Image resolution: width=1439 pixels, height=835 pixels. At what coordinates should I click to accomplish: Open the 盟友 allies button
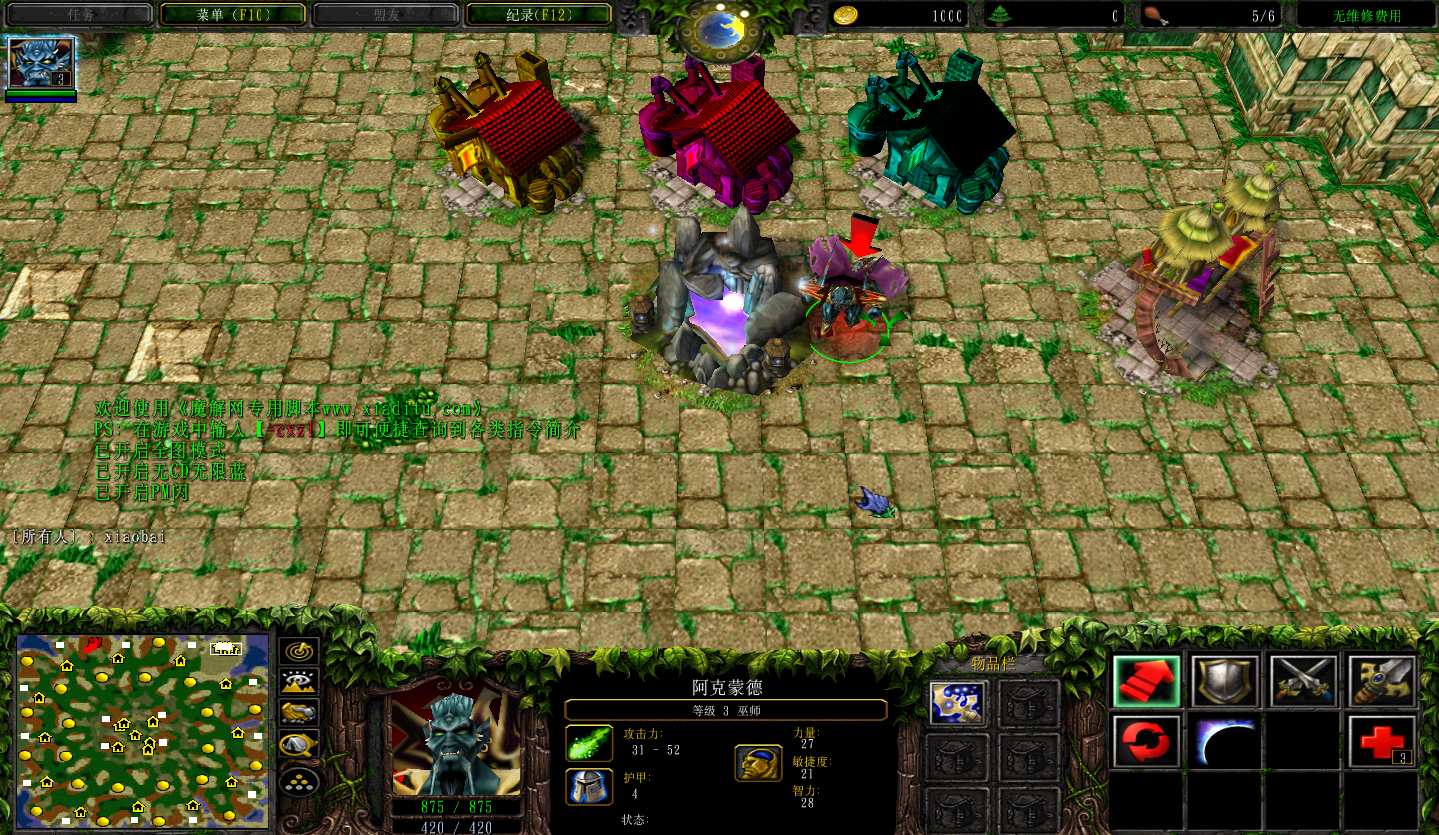385,14
